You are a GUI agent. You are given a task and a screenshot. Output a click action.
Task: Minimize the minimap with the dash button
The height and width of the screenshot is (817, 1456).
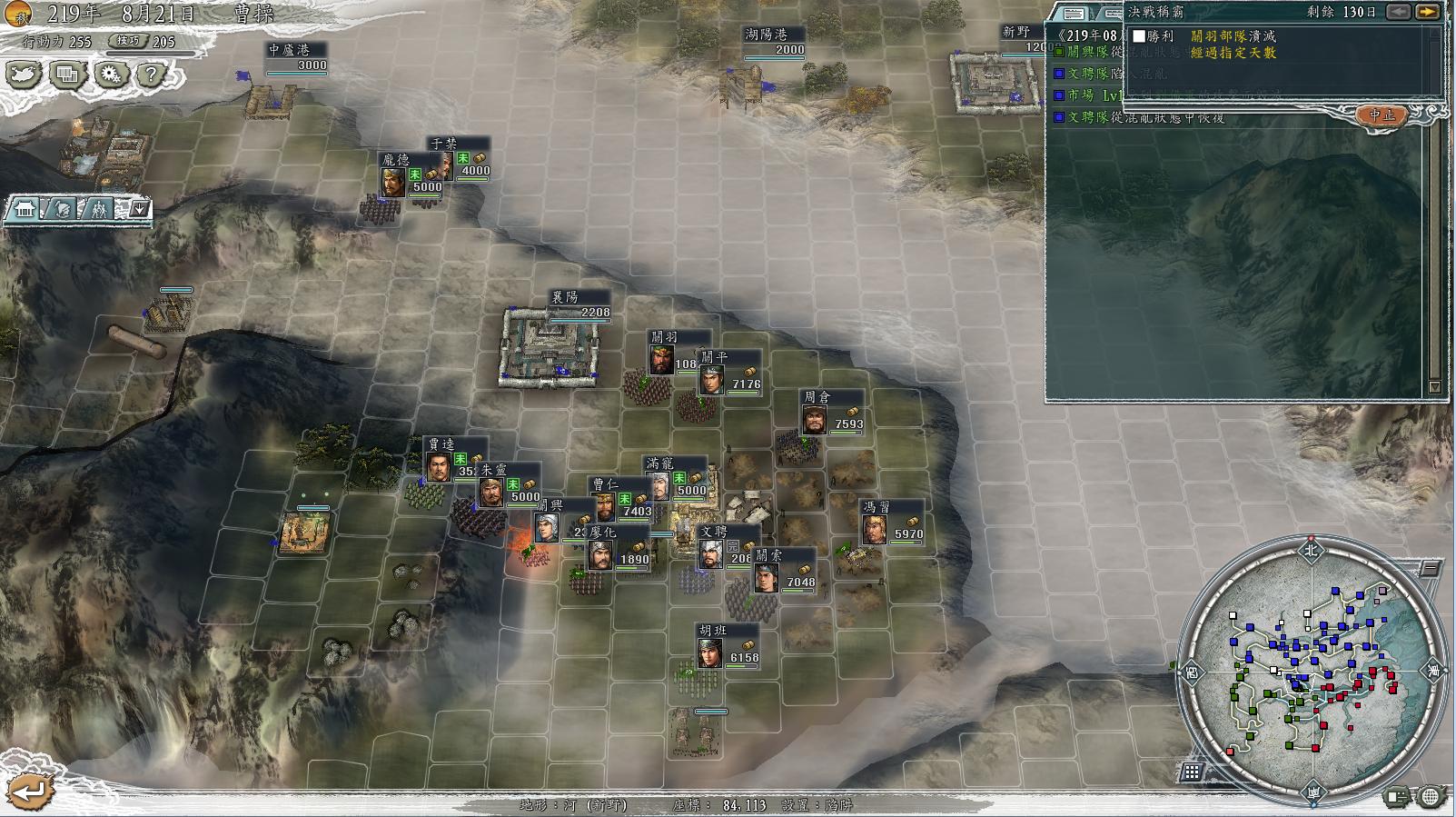click(1431, 569)
